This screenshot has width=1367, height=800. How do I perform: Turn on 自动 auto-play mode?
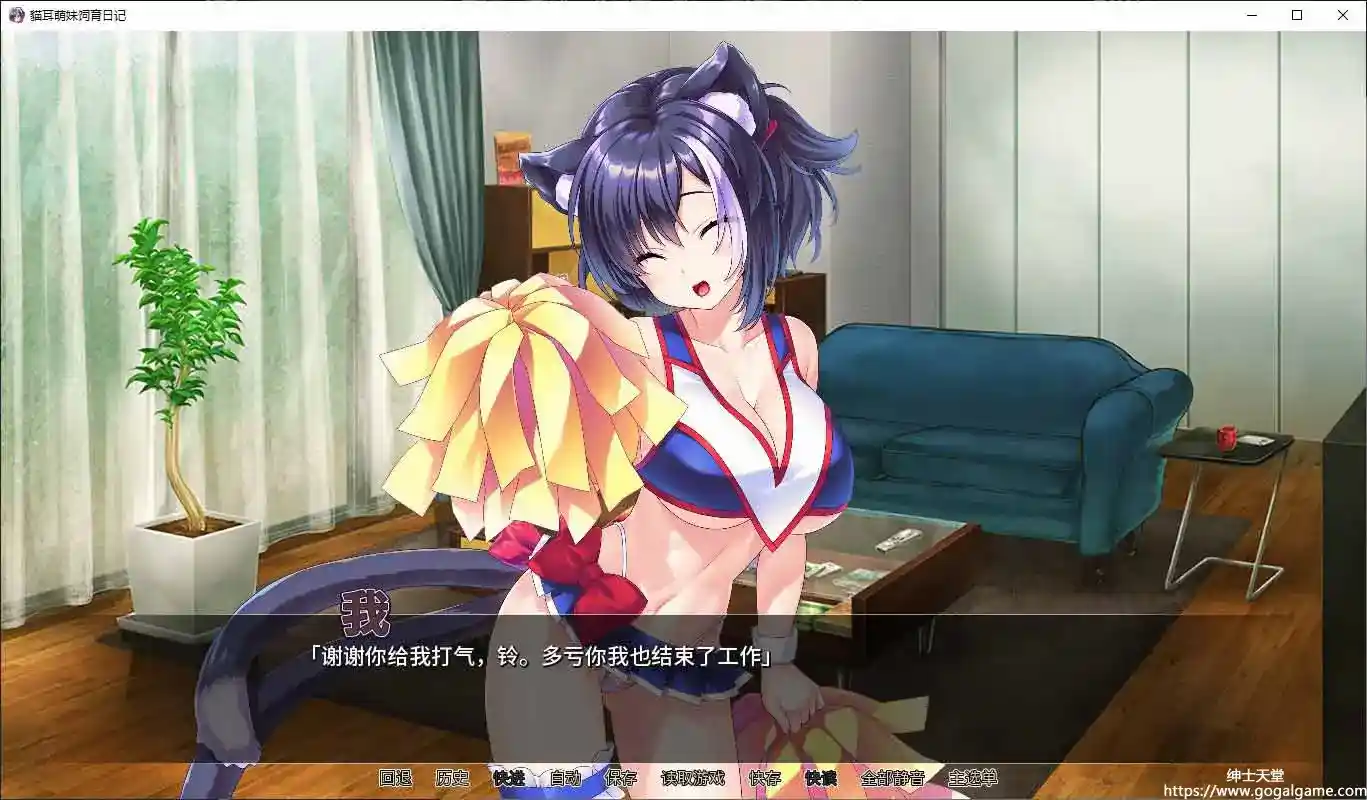(566, 779)
